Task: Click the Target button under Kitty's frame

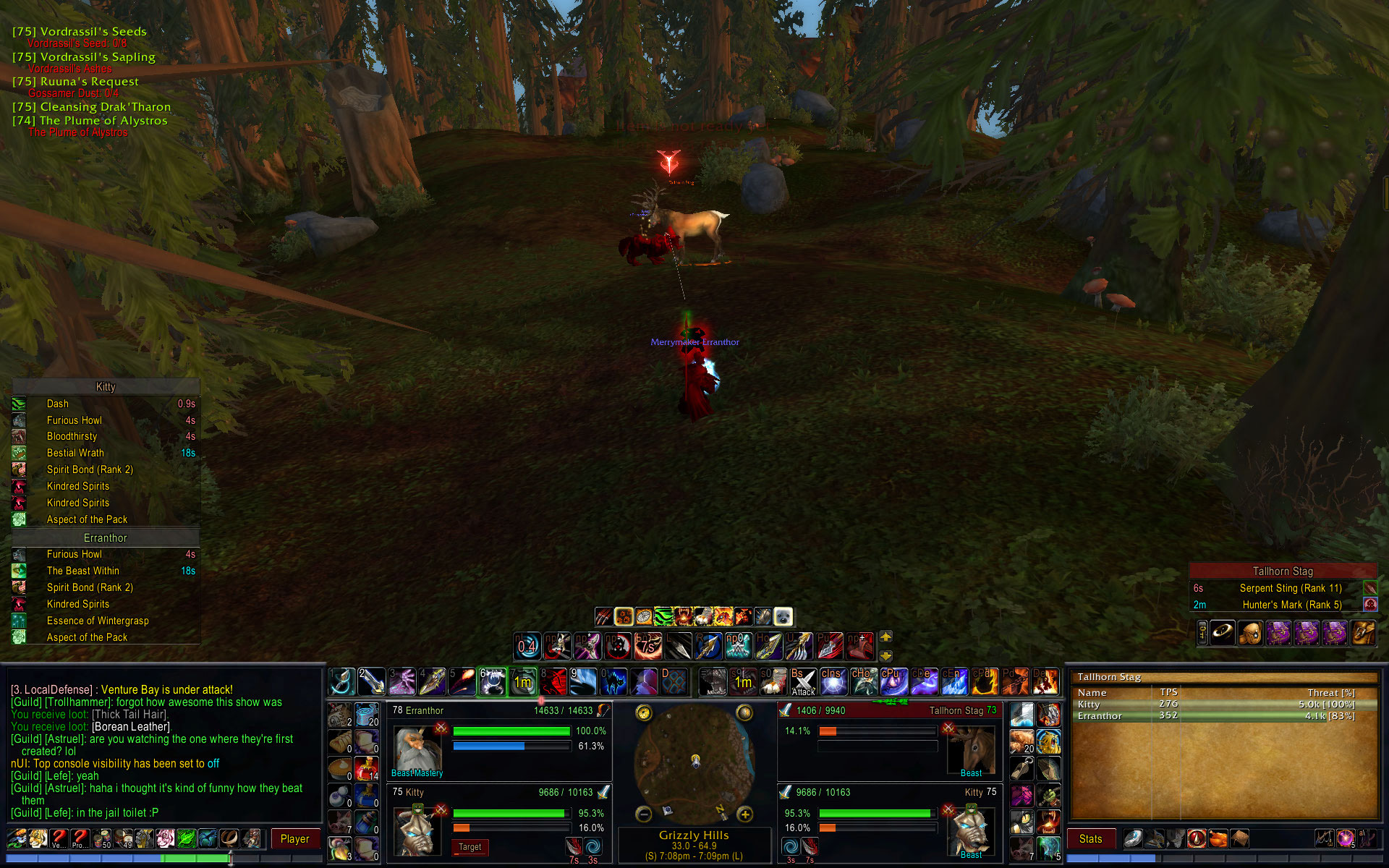Action: (x=470, y=847)
